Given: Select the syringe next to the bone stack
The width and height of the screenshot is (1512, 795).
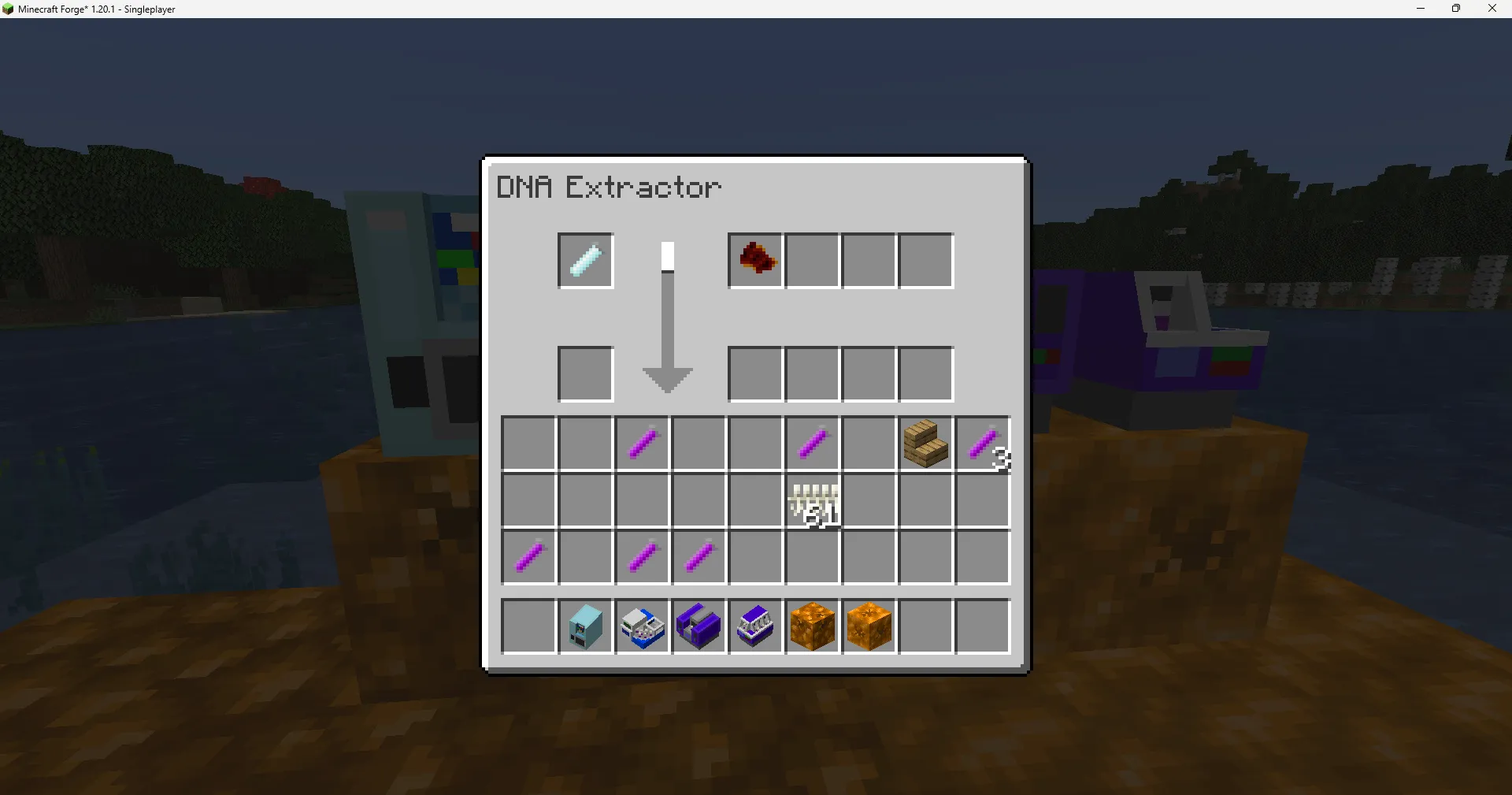Looking at the screenshot, I should click(813, 443).
